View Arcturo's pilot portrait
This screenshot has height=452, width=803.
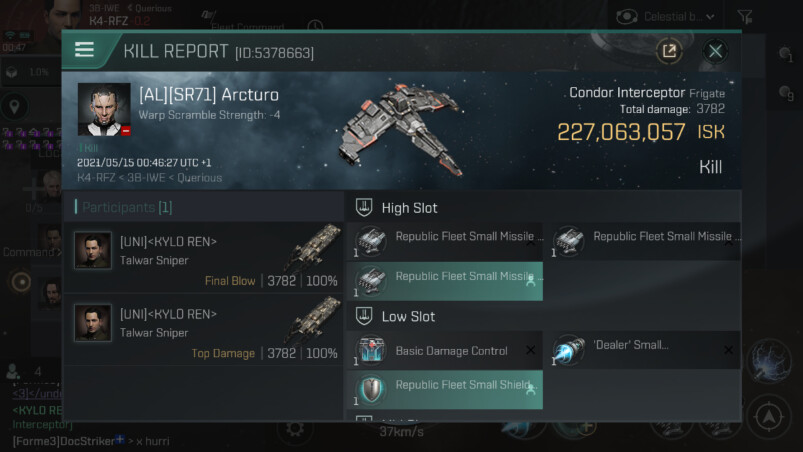pos(104,109)
